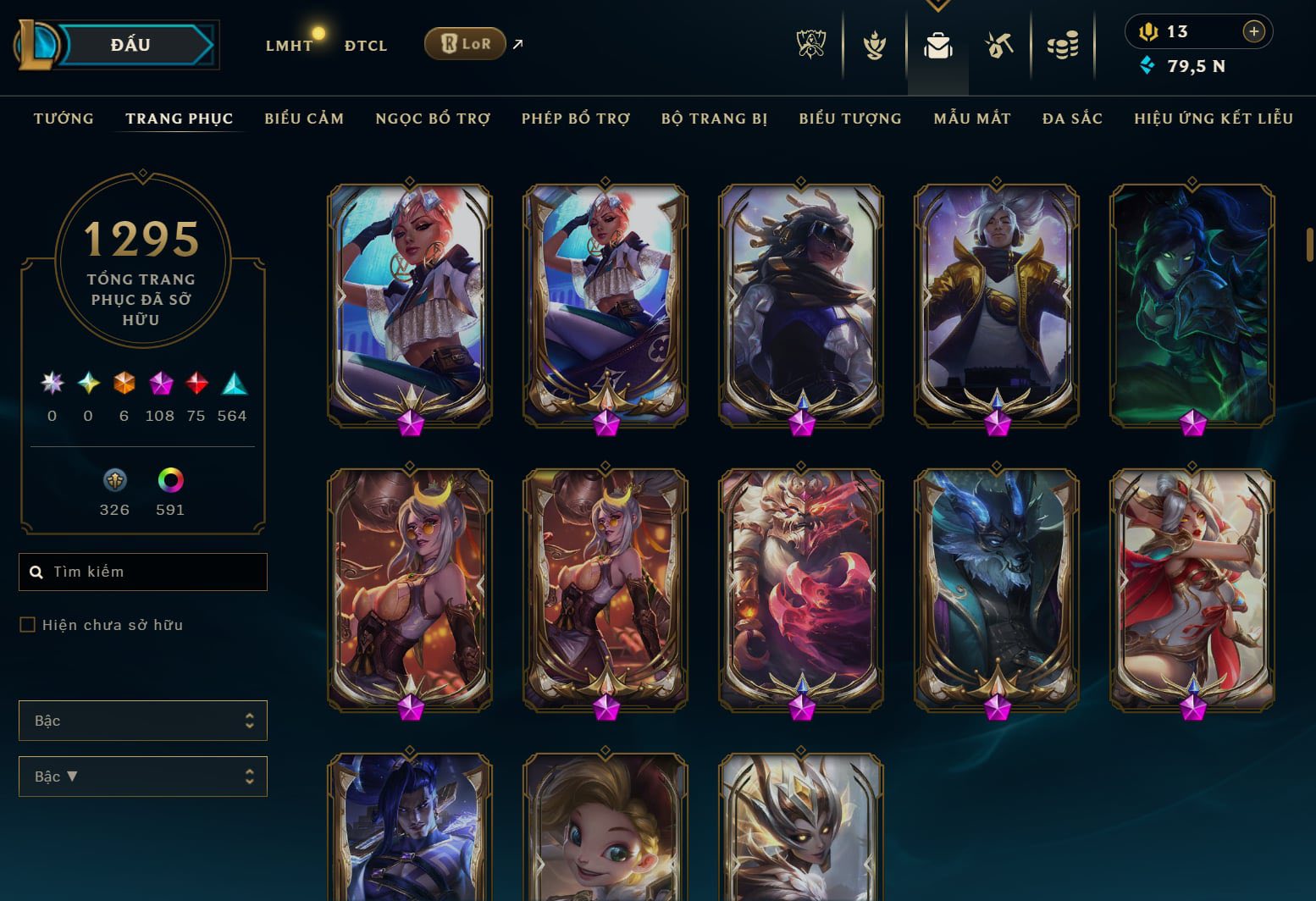Screen dimensions: 1316x901
Task: Open the first 'Bậc' dropdown
Action: pyautogui.click(x=142, y=721)
